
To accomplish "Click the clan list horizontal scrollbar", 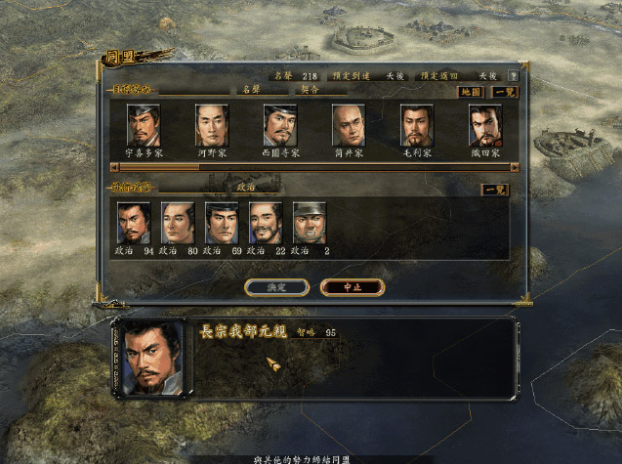I will pyautogui.click(x=310, y=167).
